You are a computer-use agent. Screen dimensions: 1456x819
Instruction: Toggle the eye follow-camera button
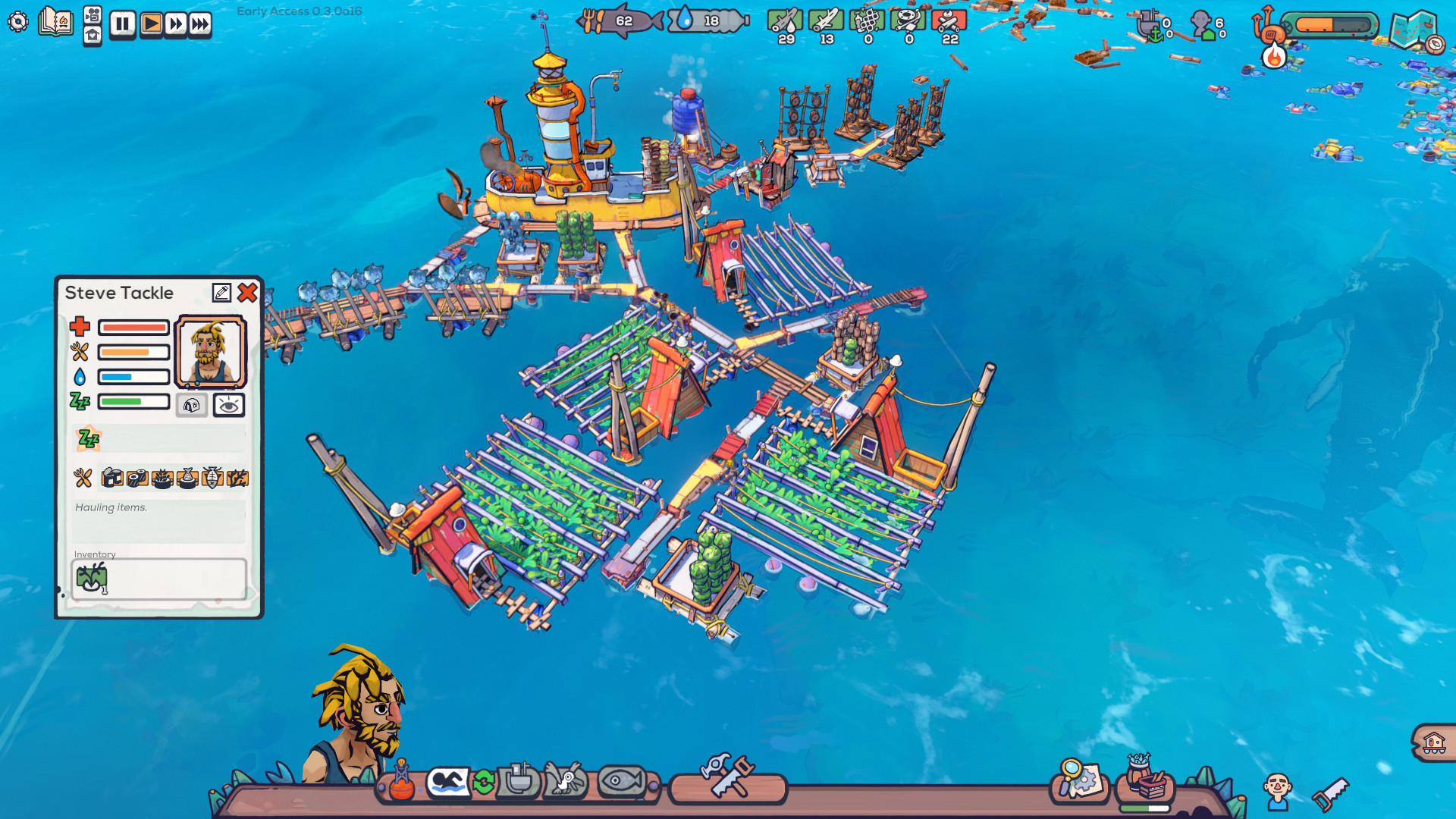click(x=228, y=406)
